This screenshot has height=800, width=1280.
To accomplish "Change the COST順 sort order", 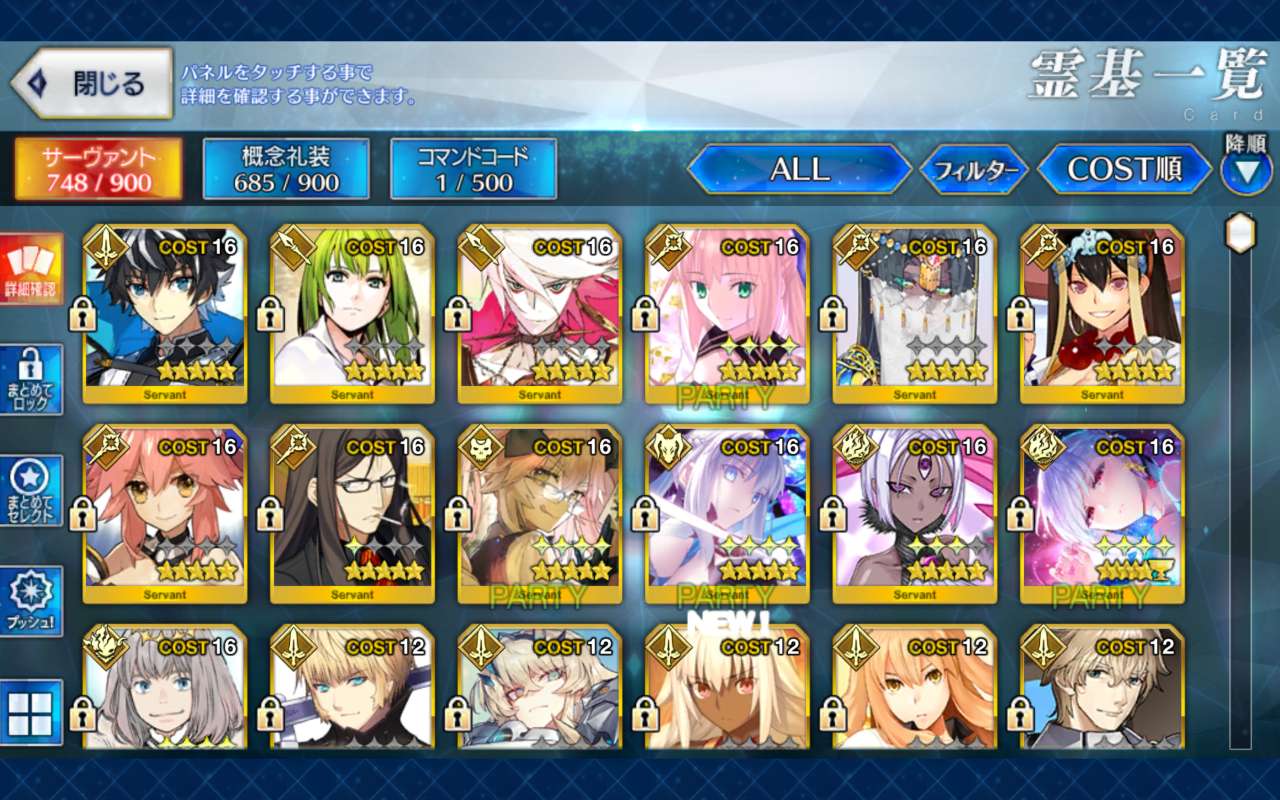I will [x=1125, y=170].
